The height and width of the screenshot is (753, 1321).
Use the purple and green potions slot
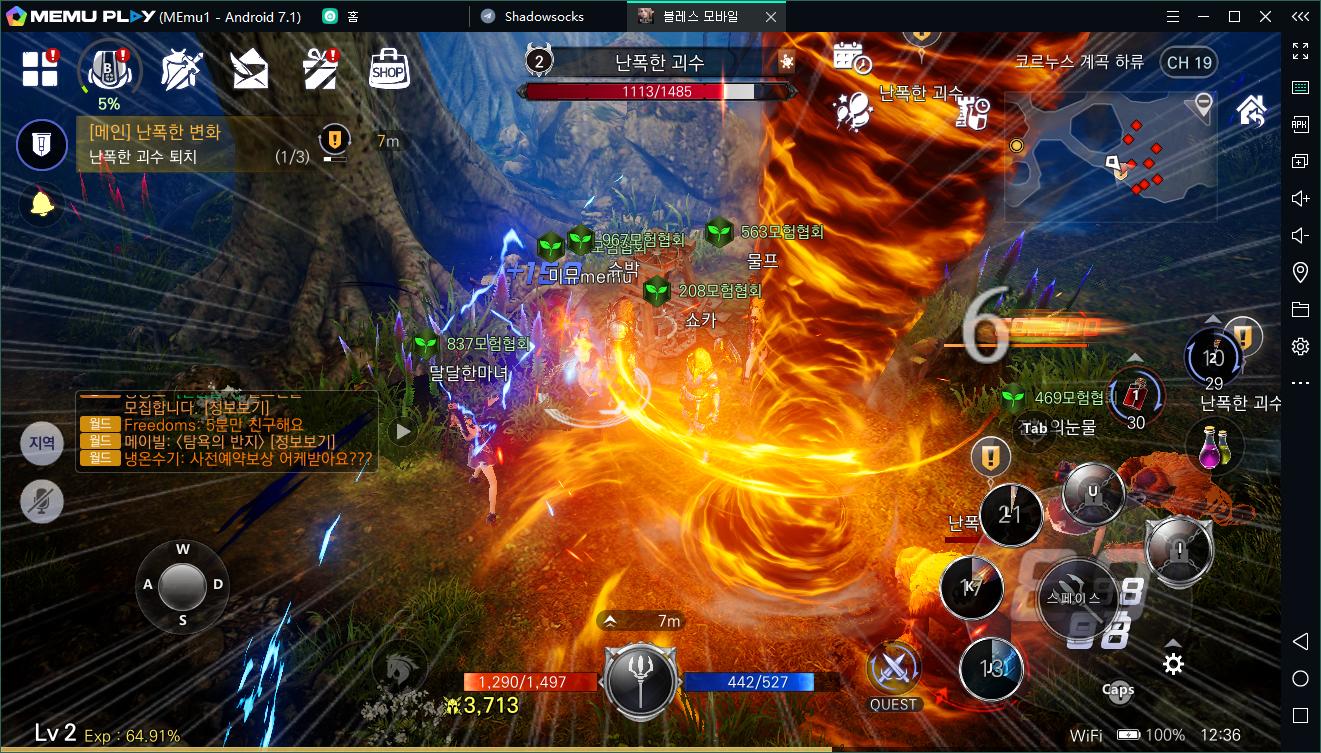click(1214, 445)
